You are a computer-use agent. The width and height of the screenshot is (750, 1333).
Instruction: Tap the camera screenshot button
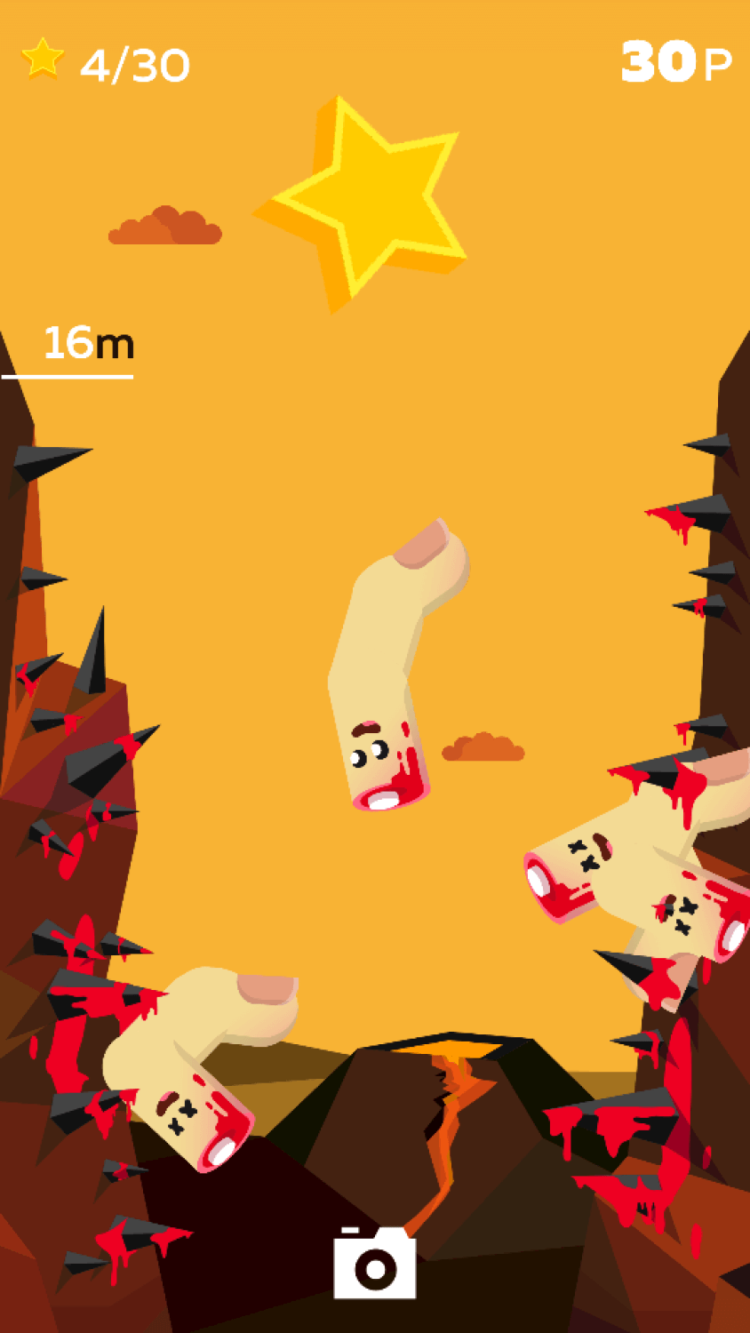pyautogui.click(x=374, y=1263)
